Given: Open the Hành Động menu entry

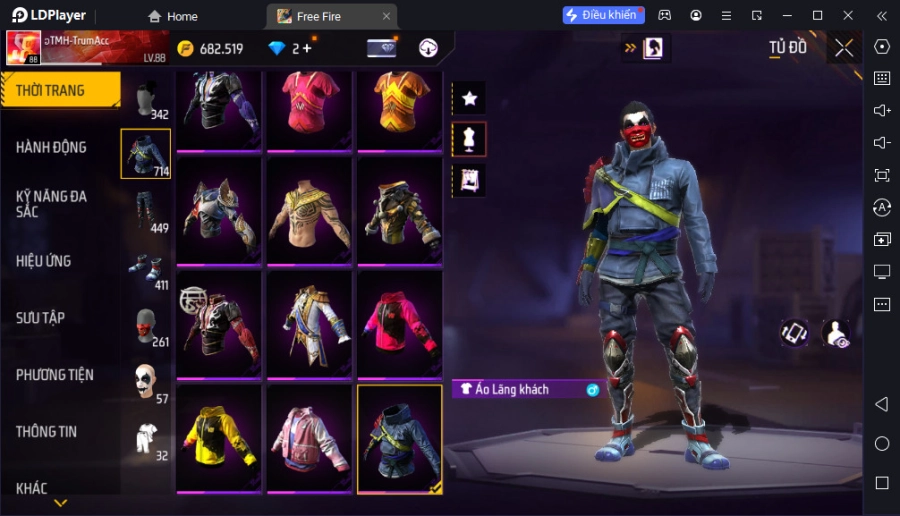Looking at the screenshot, I should 52,147.
